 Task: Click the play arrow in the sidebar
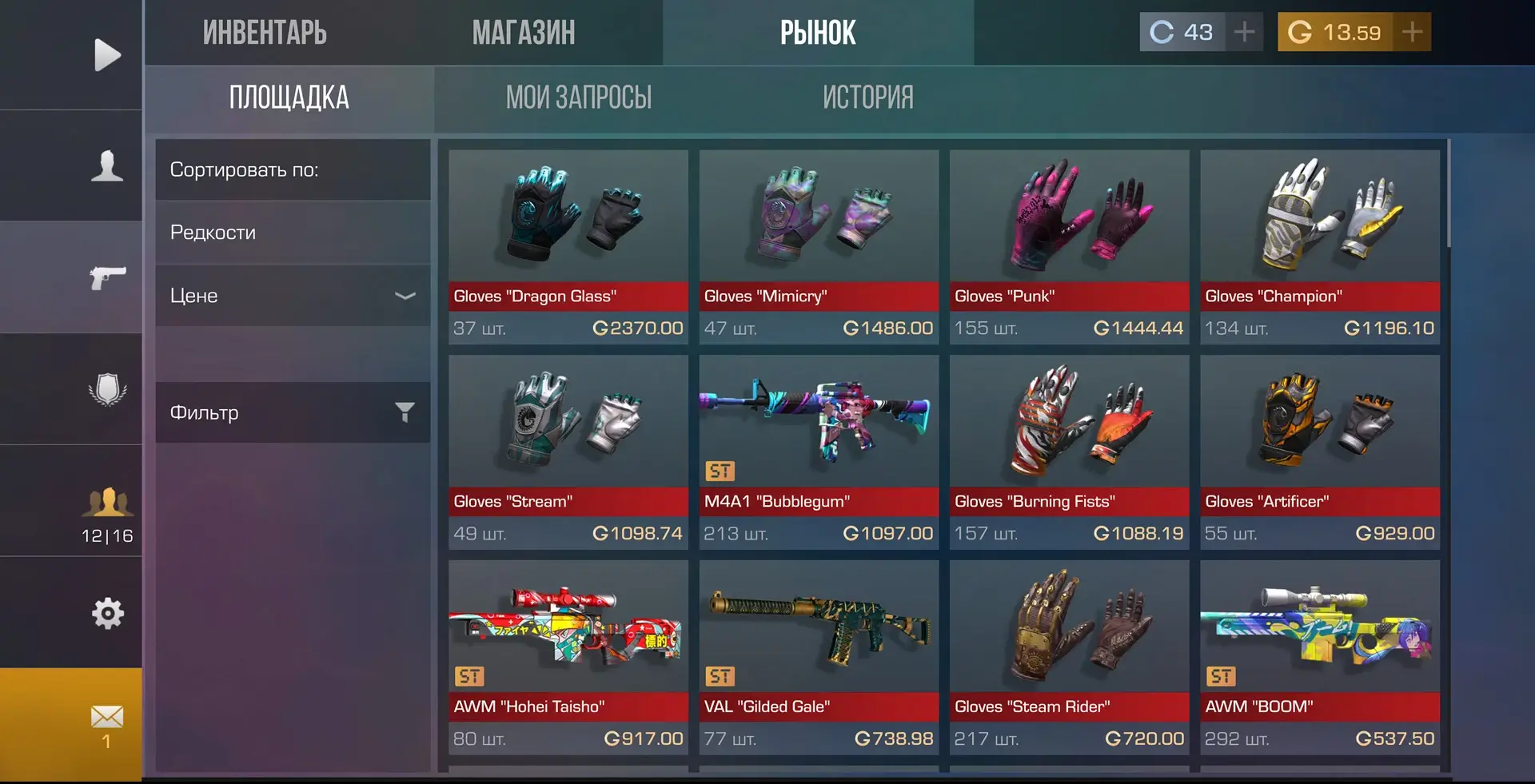[x=107, y=55]
